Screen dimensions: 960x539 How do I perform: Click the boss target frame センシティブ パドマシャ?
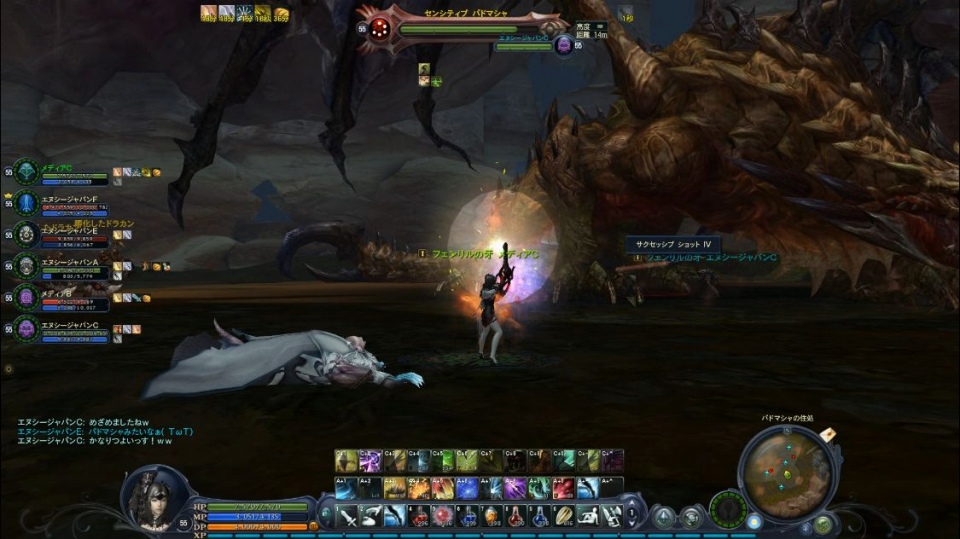[x=462, y=27]
